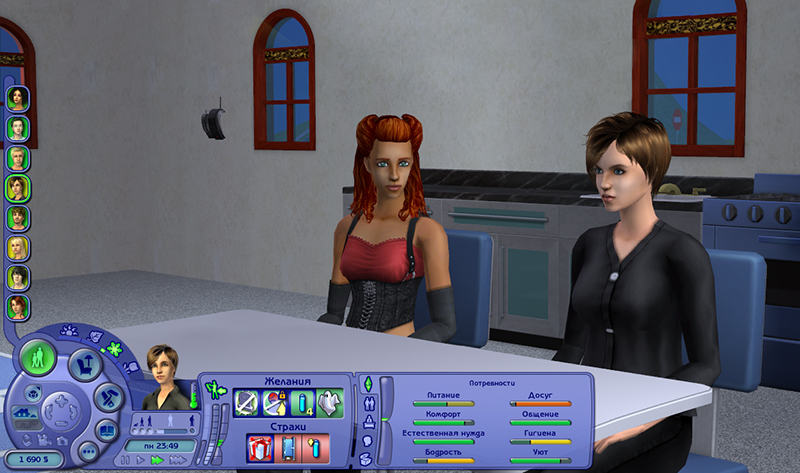
Task: Open the Career panel tab
Action: click(369, 421)
